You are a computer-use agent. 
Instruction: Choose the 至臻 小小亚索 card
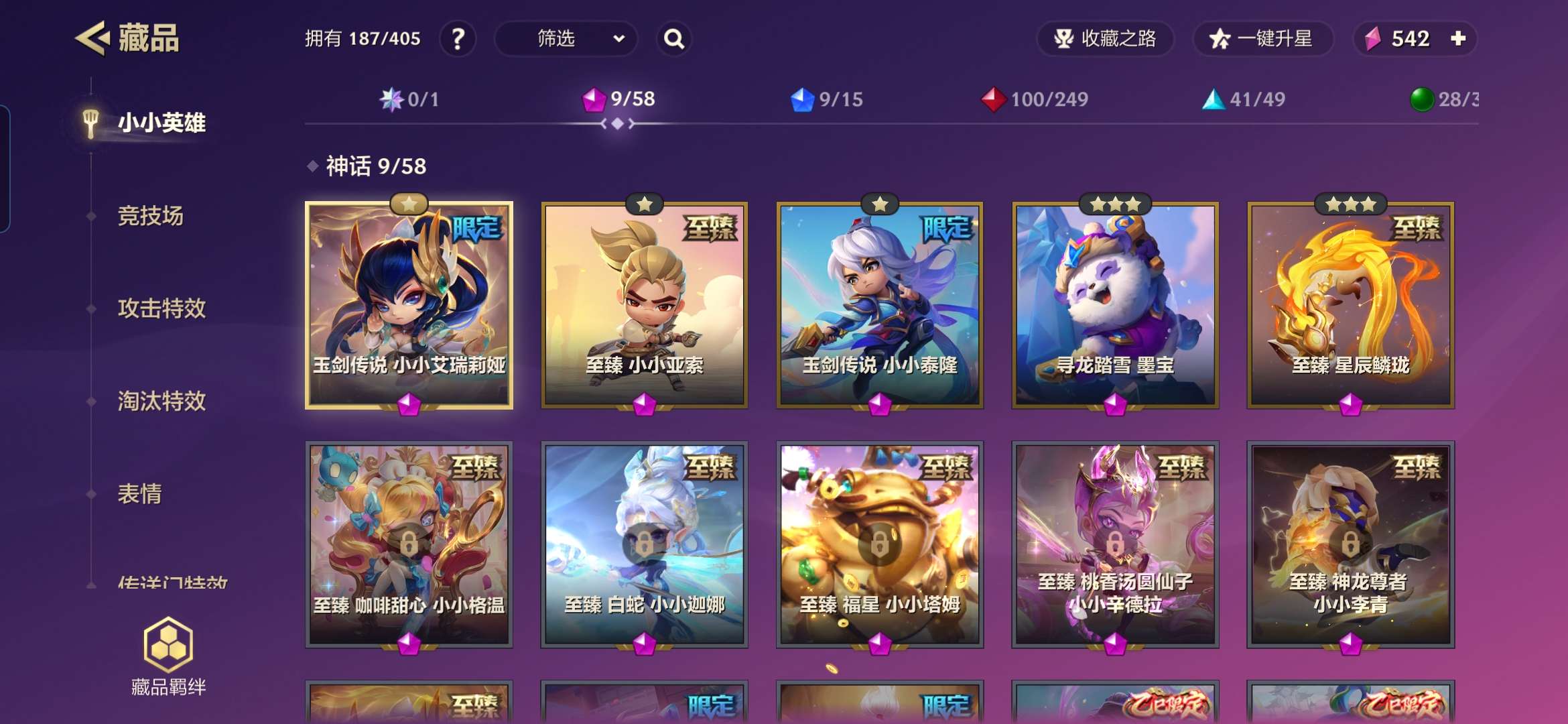(x=645, y=305)
